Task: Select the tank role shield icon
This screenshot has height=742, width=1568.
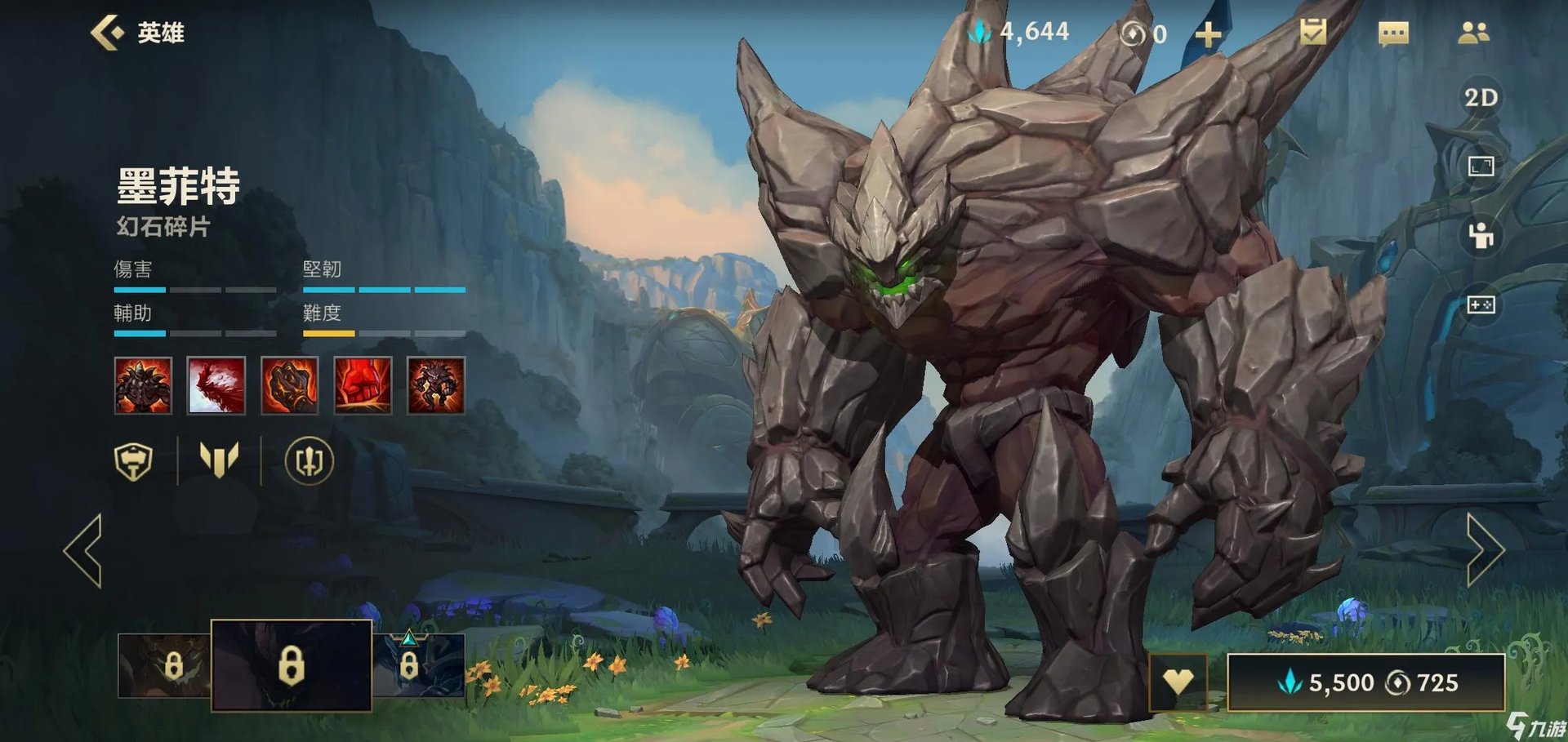Action: [x=134, y=461]
